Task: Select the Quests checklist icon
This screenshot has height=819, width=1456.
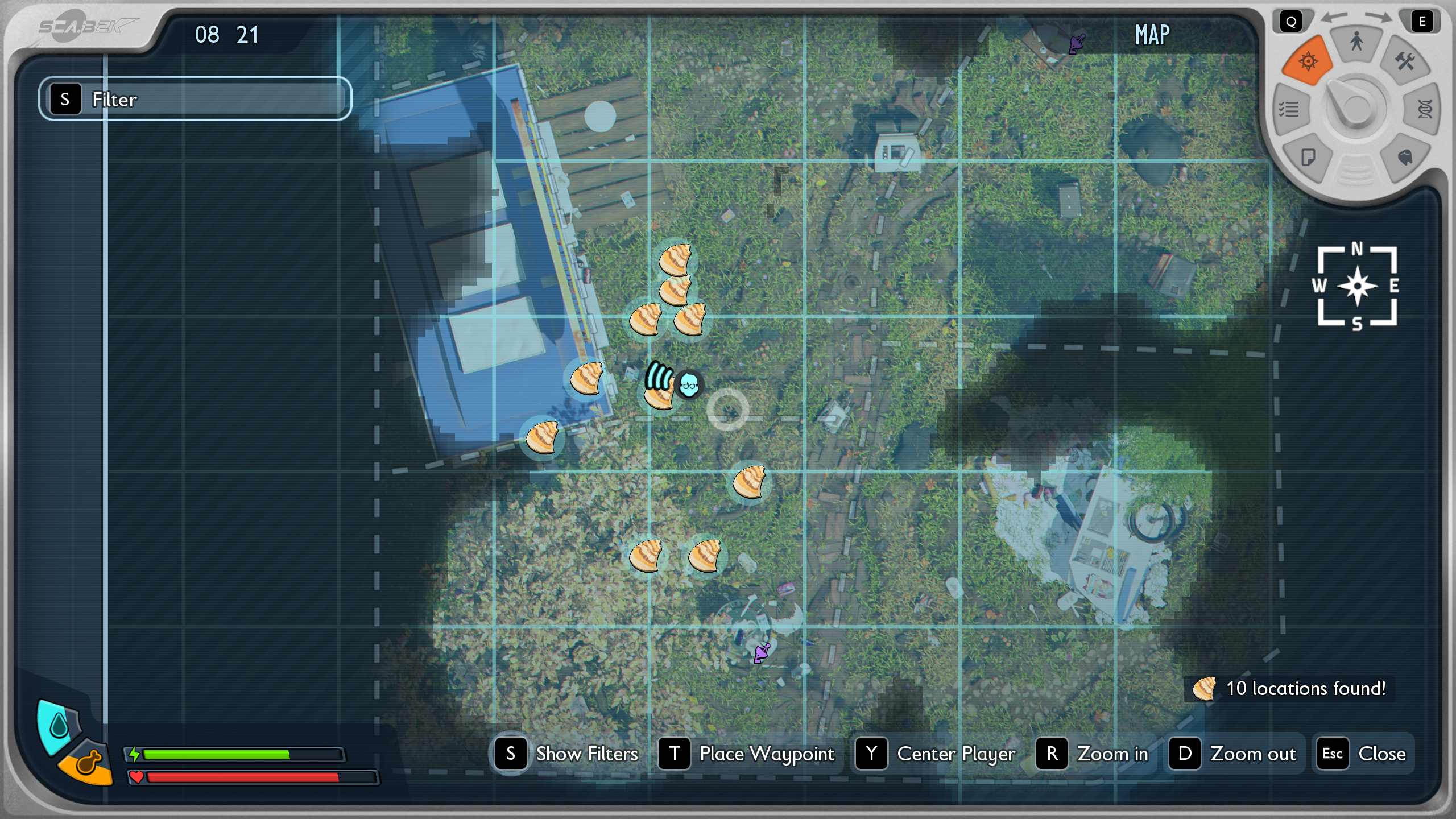Action: tap(1289, 110)
